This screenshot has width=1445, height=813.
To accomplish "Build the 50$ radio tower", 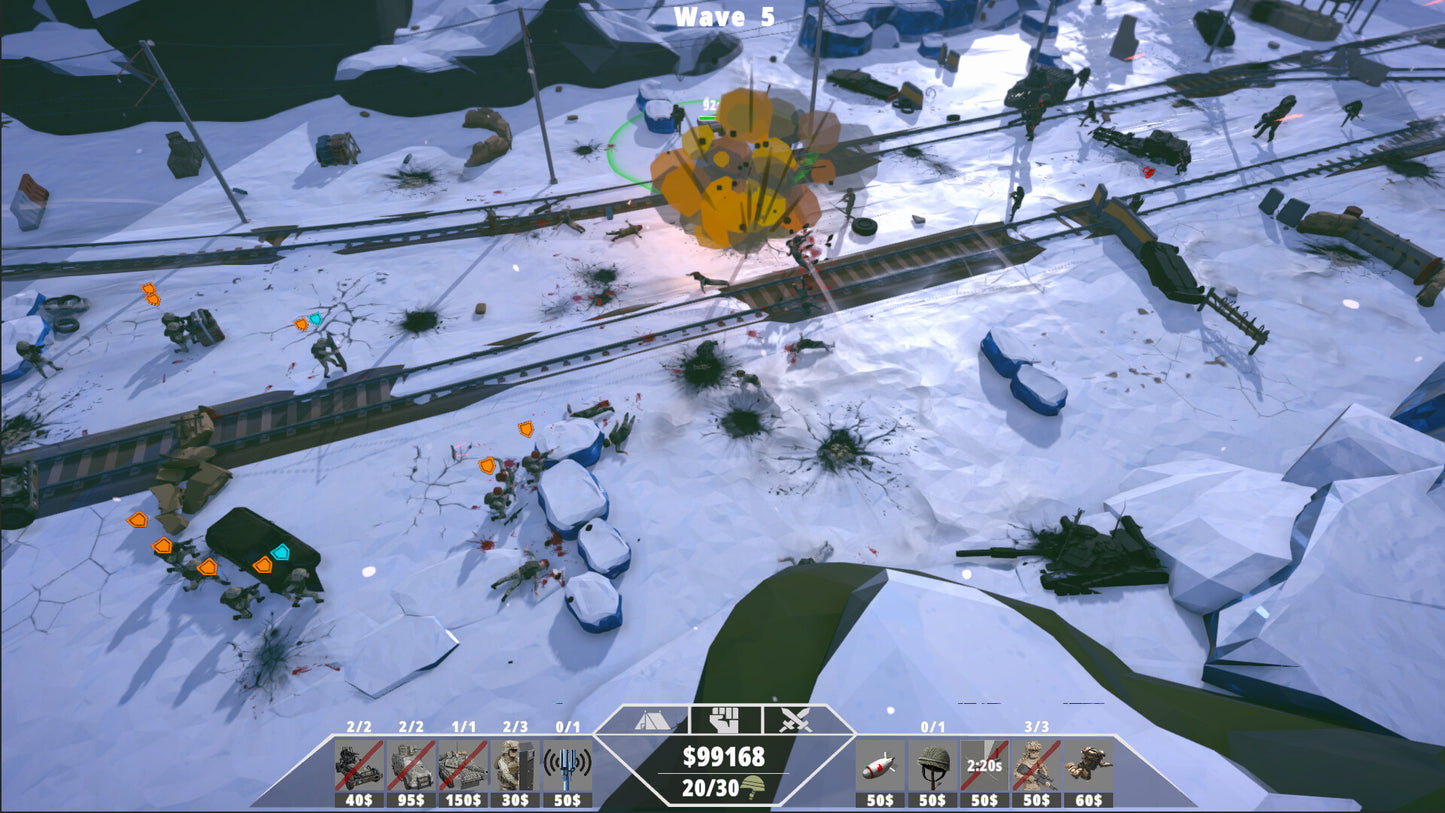I will click(x=567, y=766).
